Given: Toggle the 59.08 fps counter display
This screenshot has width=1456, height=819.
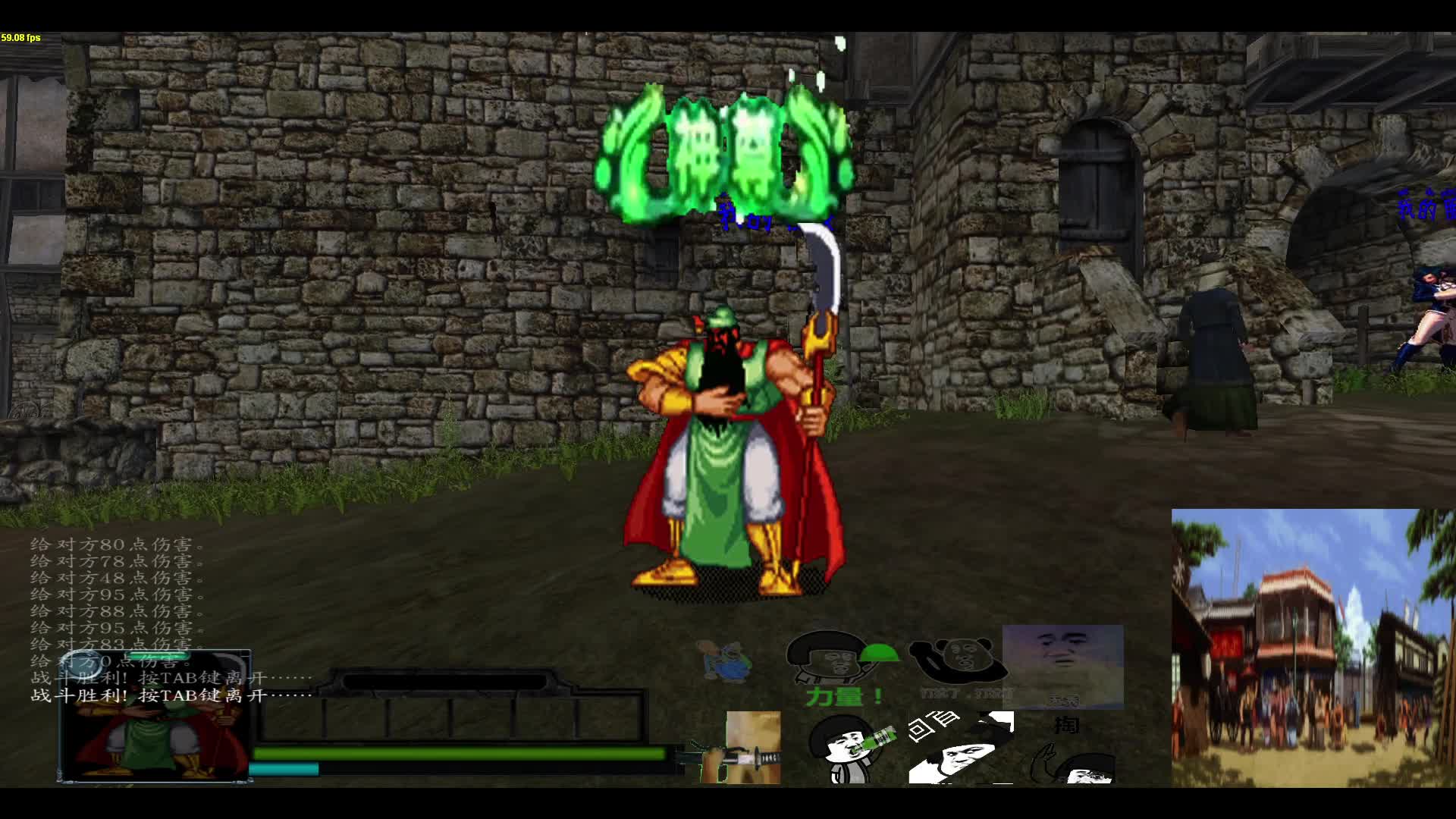Looking at the screenshot, I should [20, 36].
